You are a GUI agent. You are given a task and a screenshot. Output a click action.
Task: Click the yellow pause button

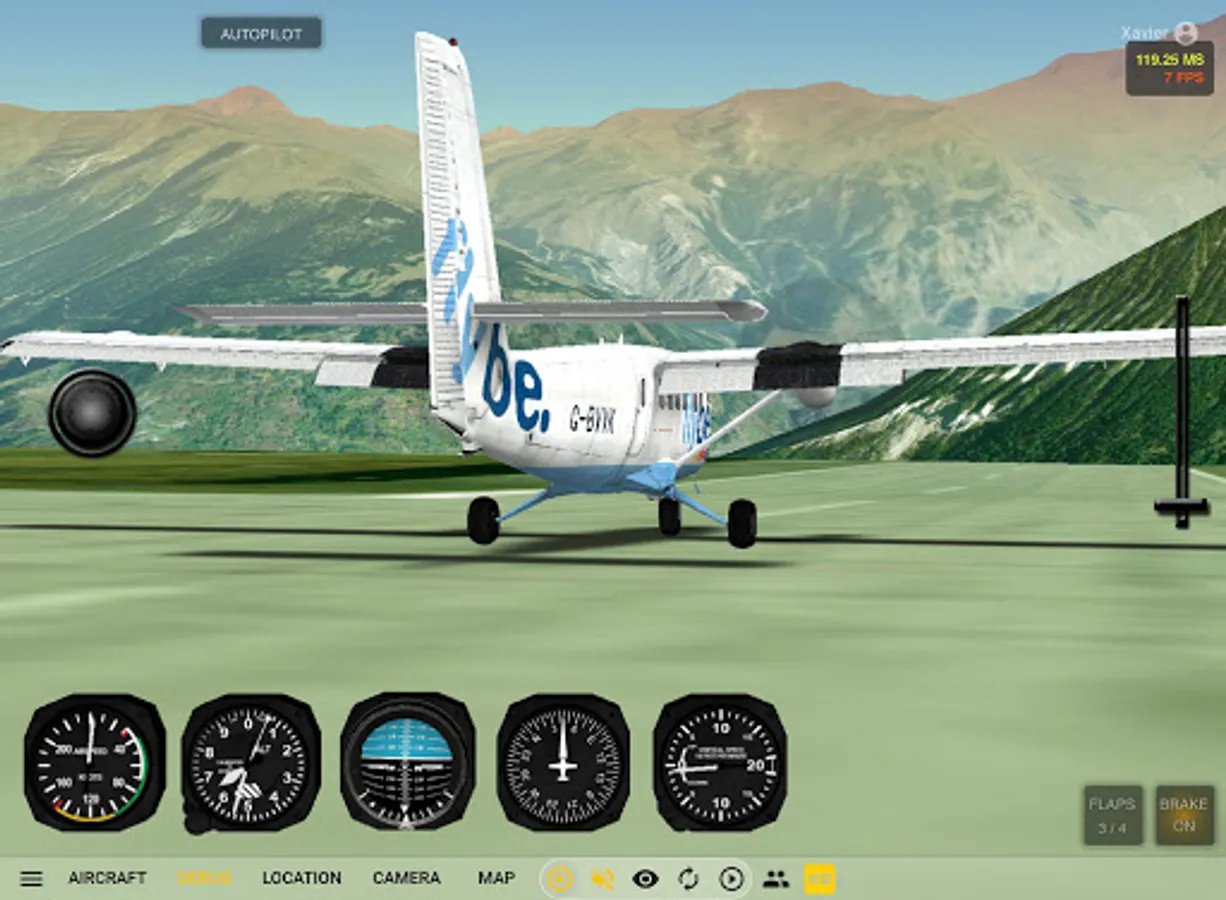(560, 879)
